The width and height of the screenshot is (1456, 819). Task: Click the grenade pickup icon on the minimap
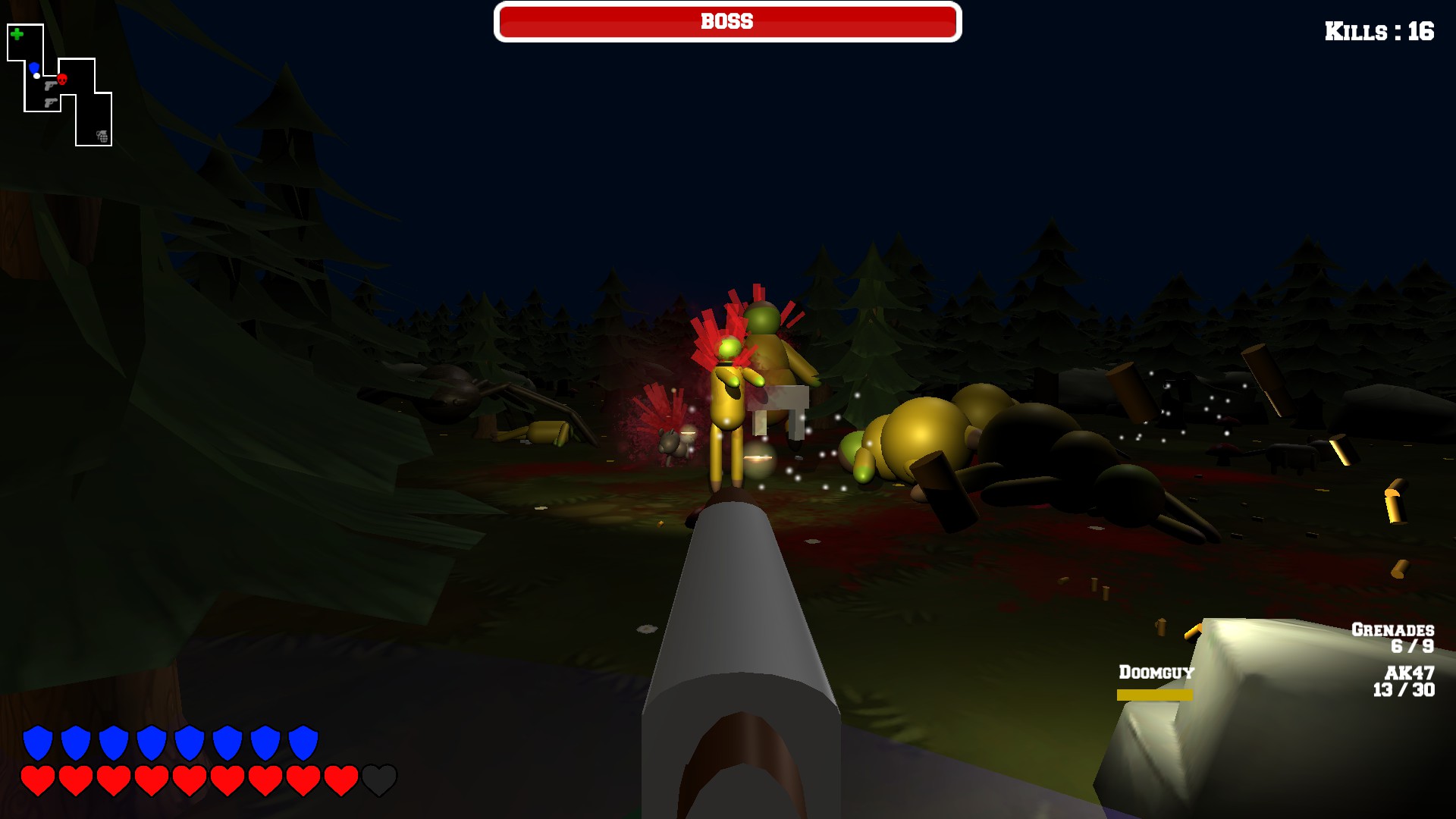(x=102, y=136)
